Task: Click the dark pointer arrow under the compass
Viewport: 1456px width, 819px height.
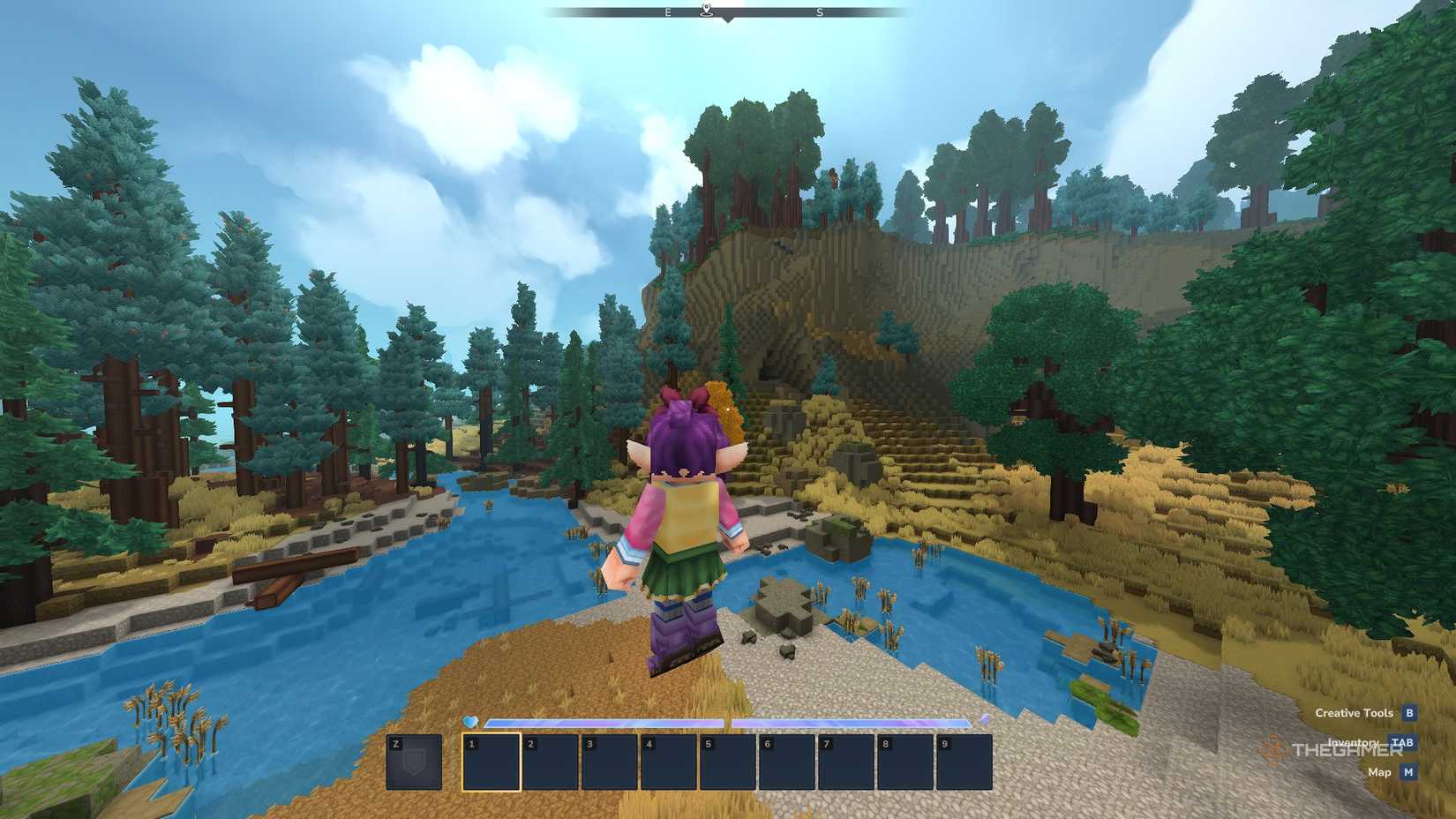Action: 727,19
